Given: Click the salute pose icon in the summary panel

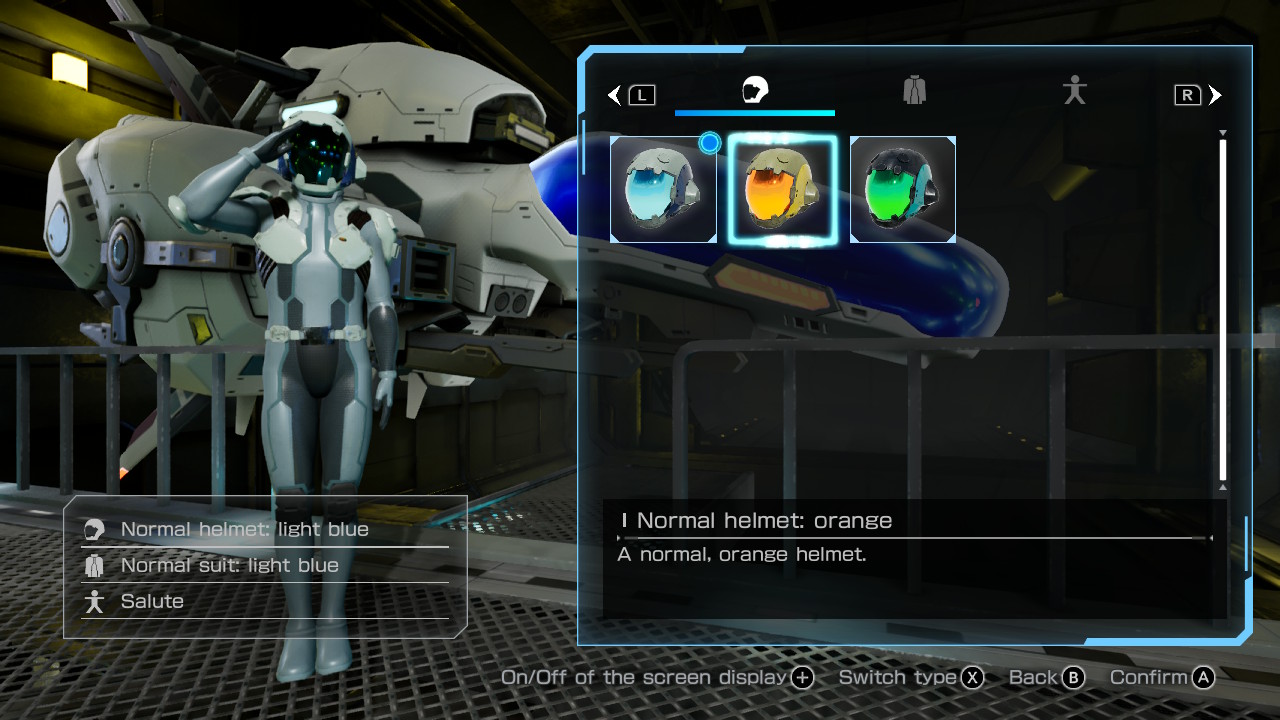Looking at the screenshot, I should click(96, 601).
